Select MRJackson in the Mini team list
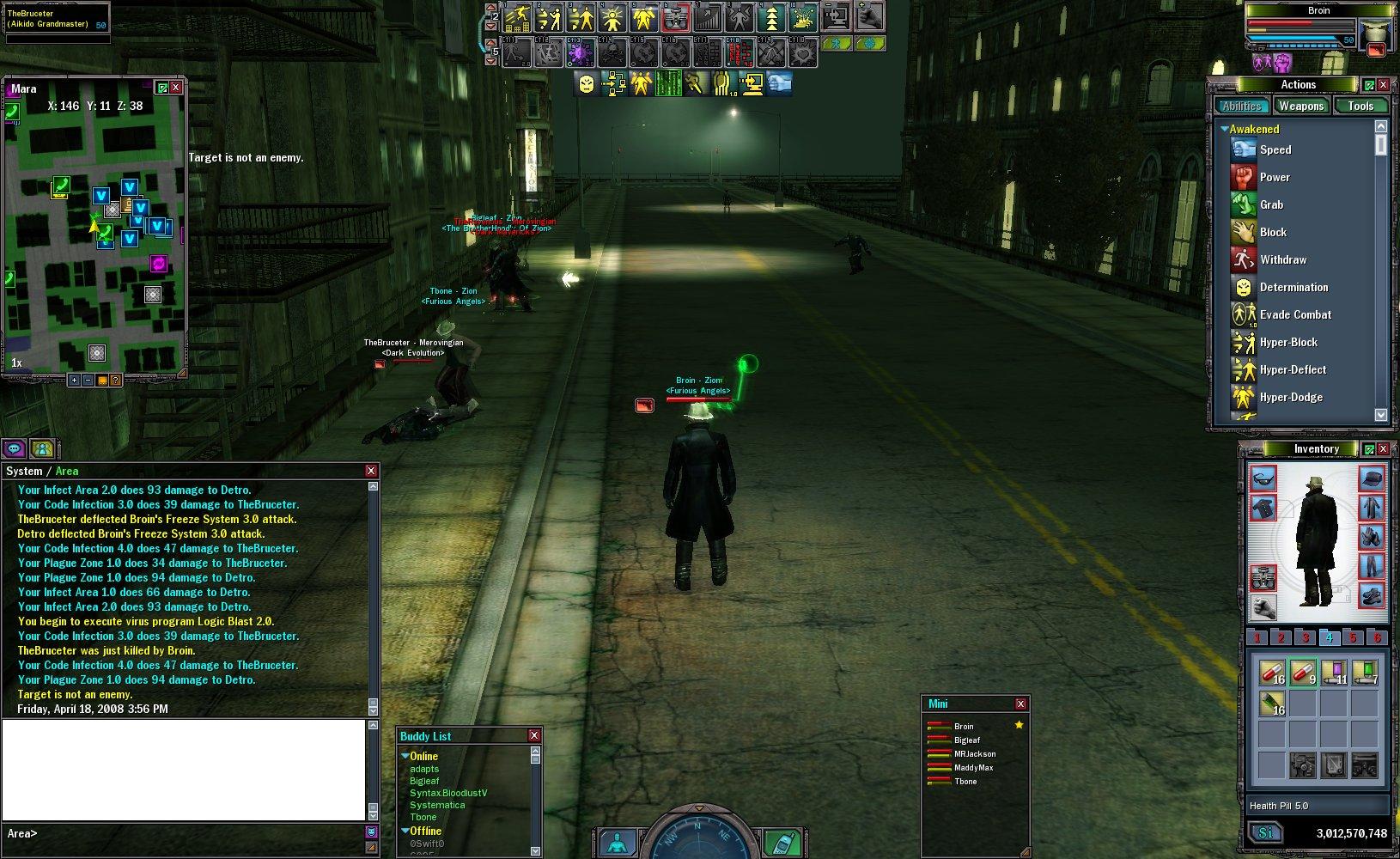 tap(975, 753)
